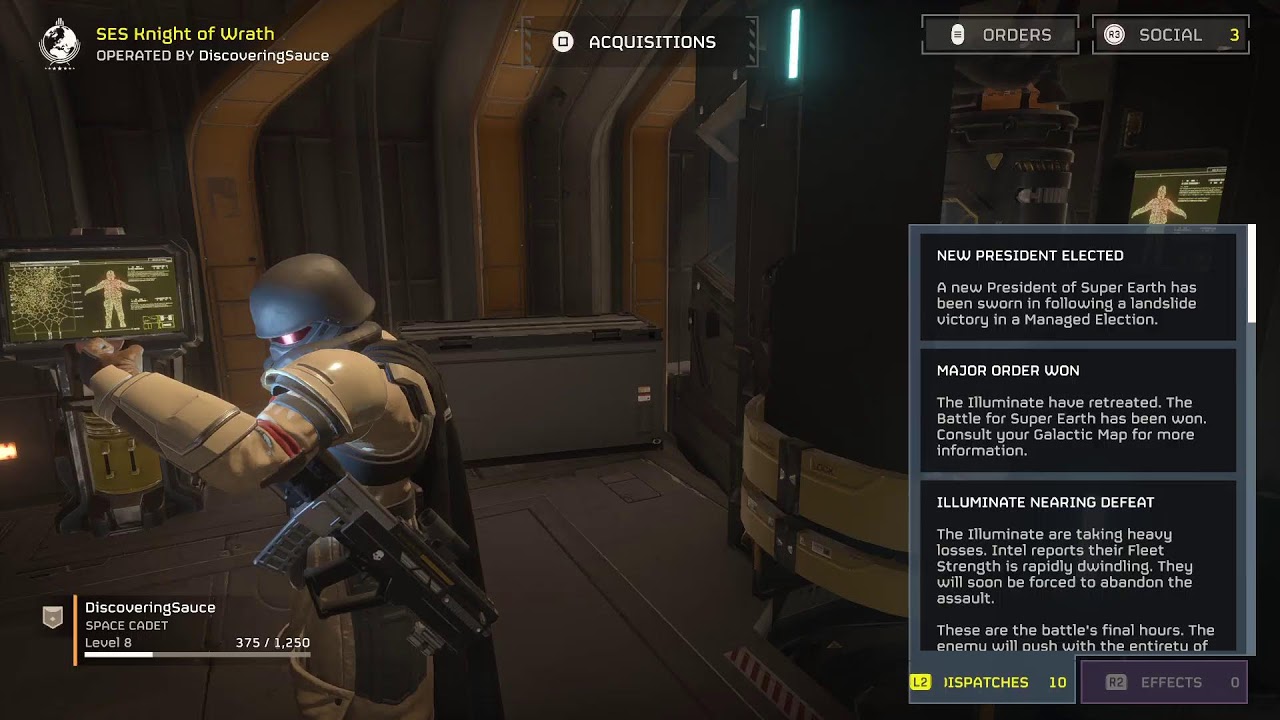The height and width of the screenshot is (720, 1280).
Task: Click the SES Knight of Wrath ship emblem
Action: [x=59, y=43]
